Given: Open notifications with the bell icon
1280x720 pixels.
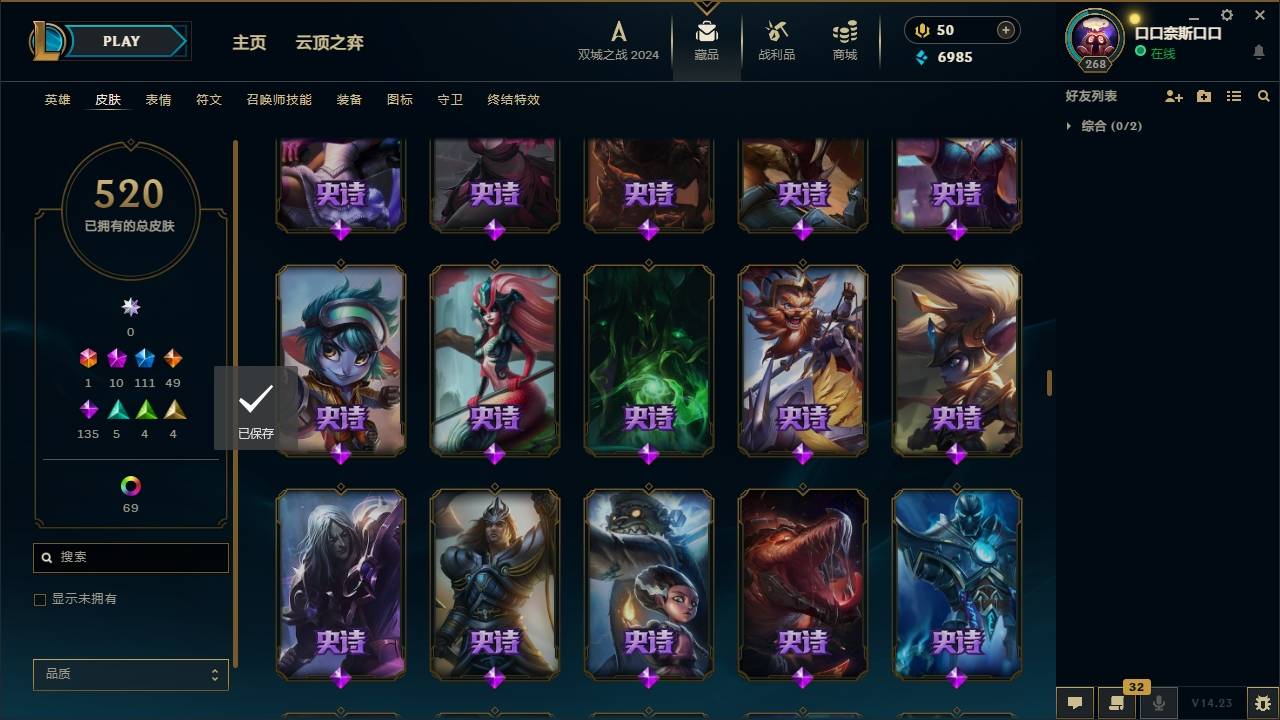Looking at the screenshot, I should (1258, 53).
